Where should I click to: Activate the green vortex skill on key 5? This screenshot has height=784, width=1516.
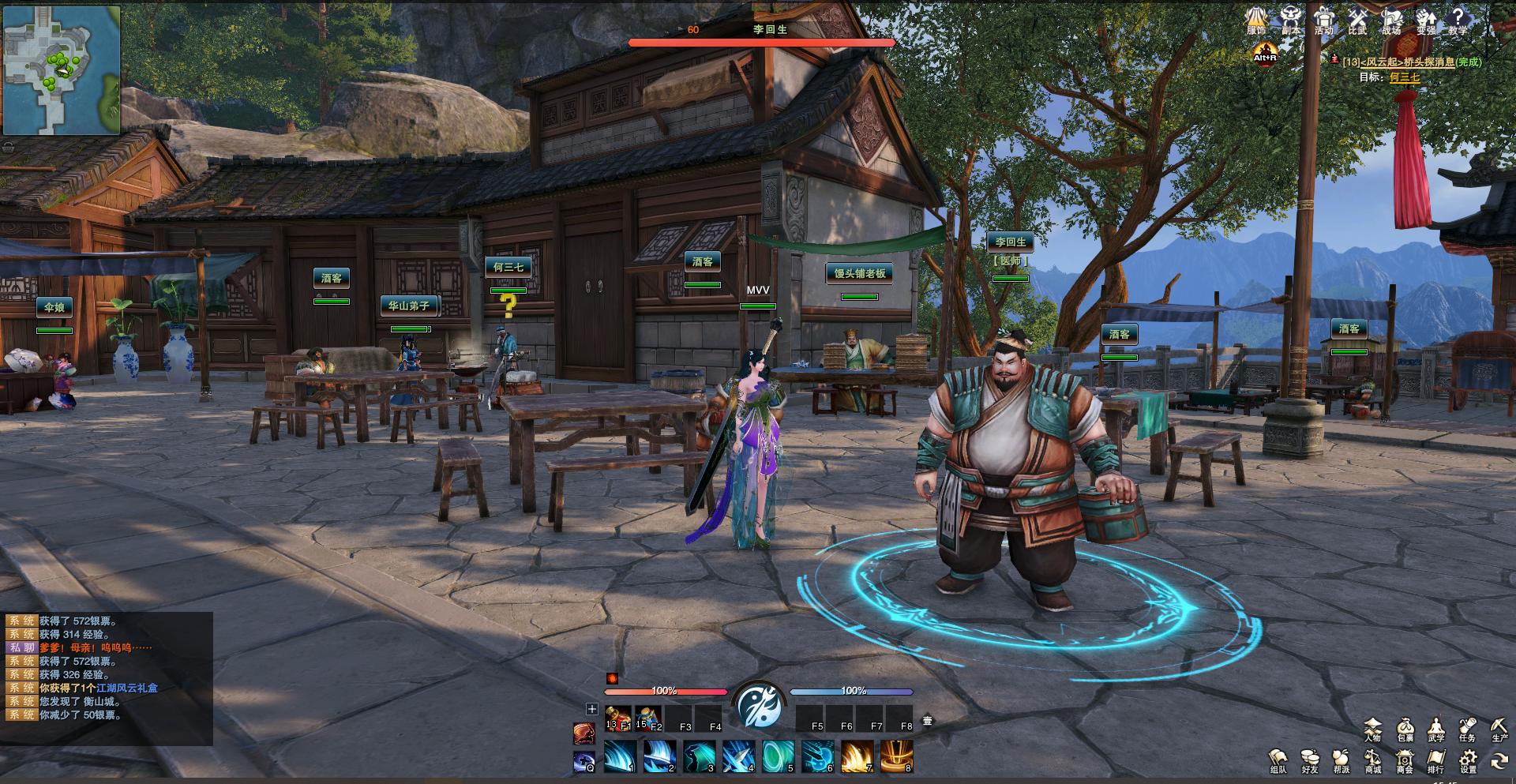click(778, 756)
